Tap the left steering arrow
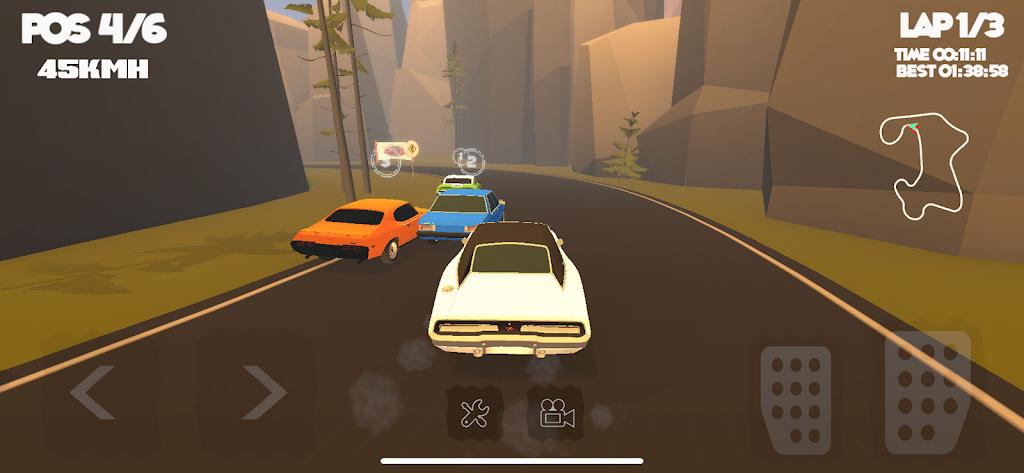The height and width of the screenshot is (473, 1024). click(x=93, y=392)
